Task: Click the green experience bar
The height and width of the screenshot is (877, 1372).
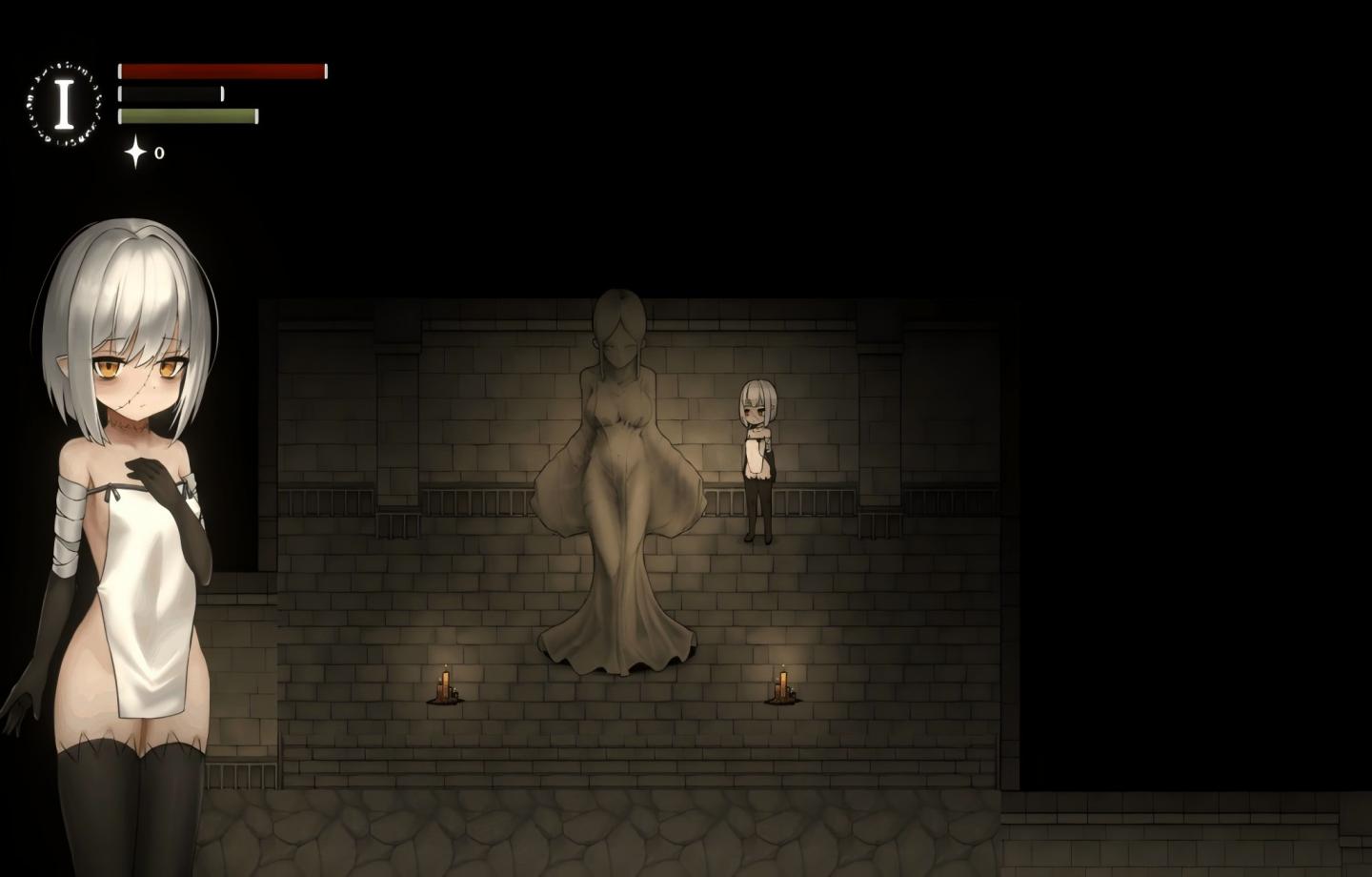Action: (x=187, y=116)
